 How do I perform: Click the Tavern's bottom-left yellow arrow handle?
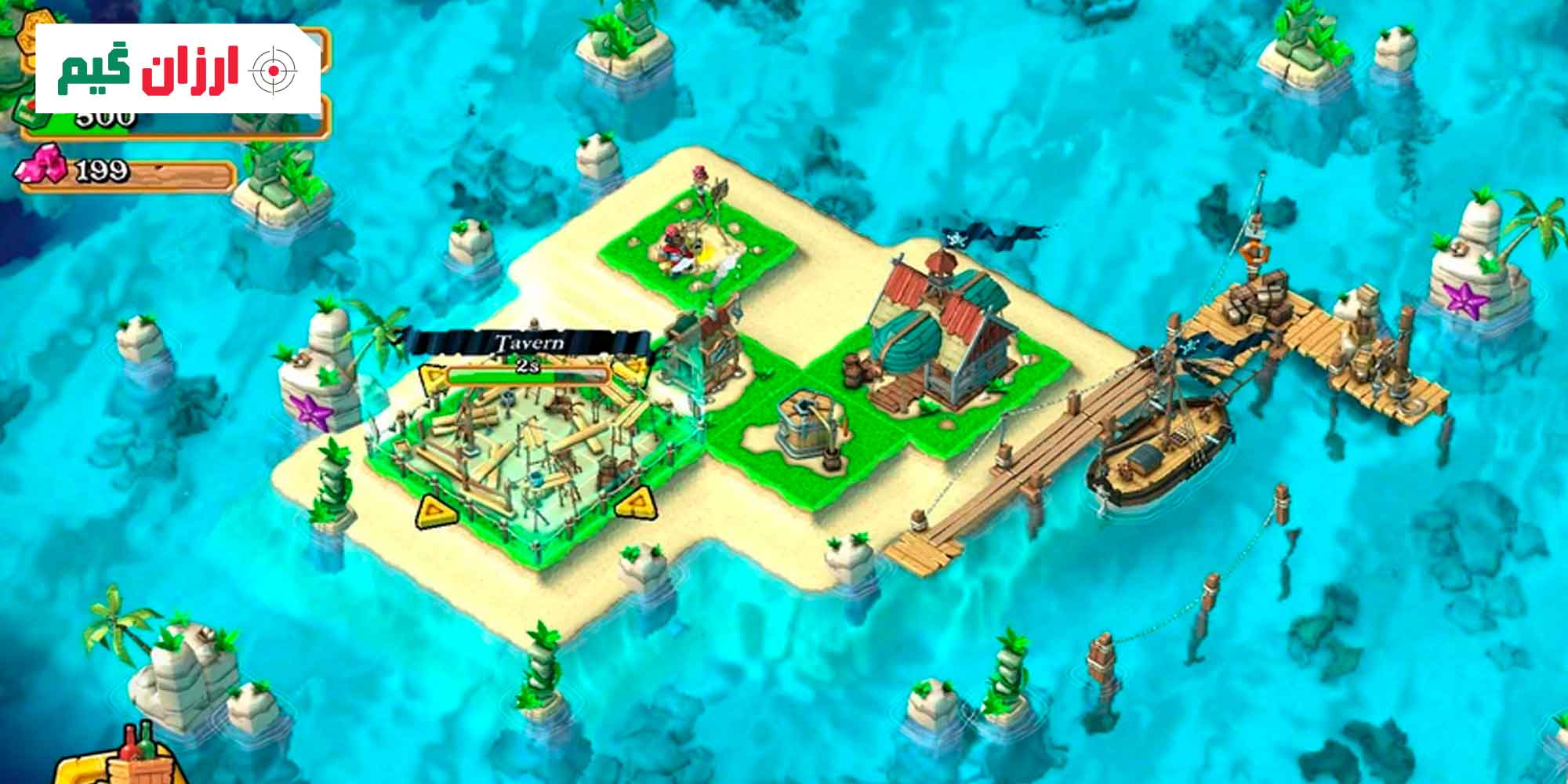tap(433, 510)
